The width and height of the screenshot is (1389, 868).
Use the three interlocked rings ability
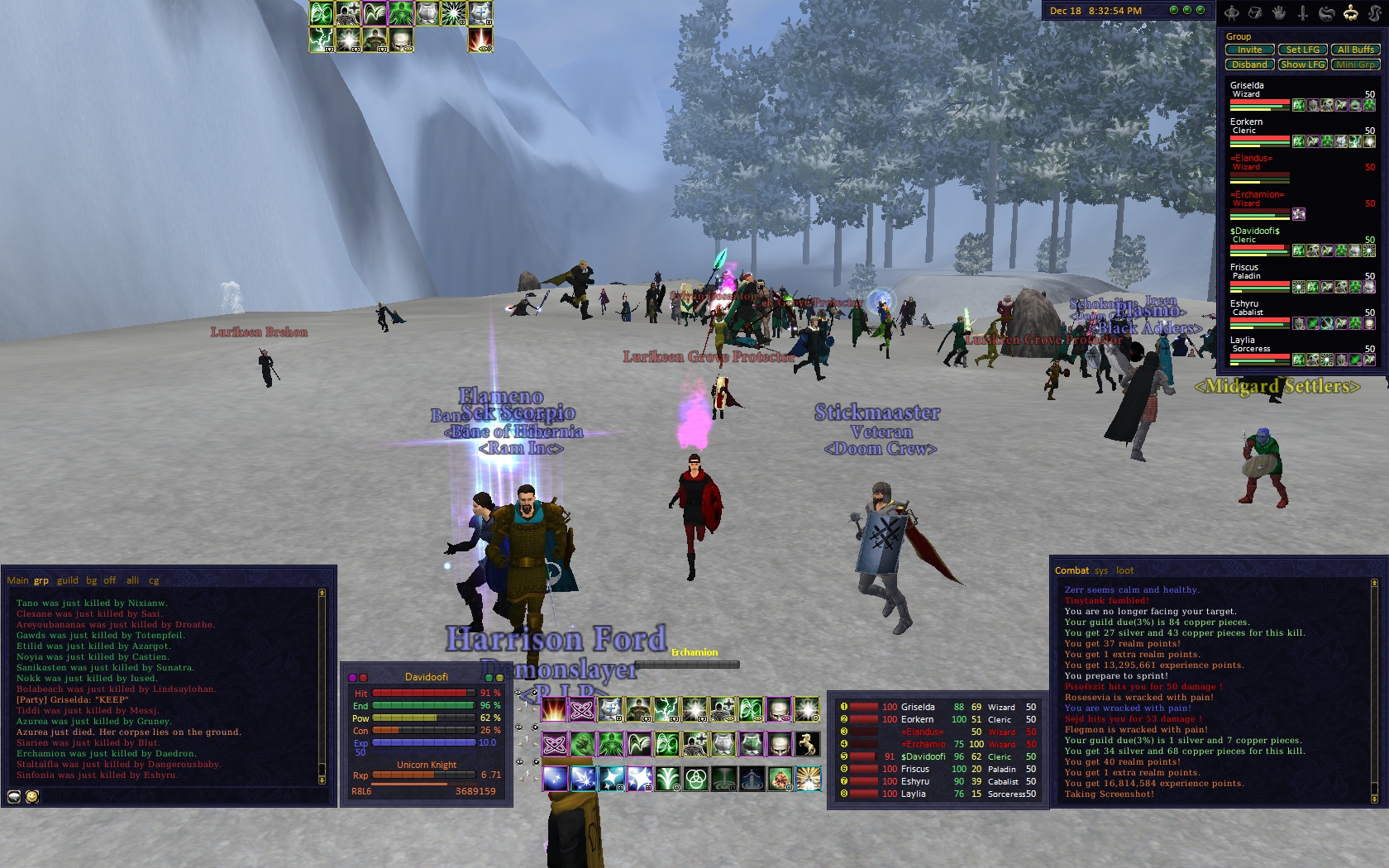(696, 779)
